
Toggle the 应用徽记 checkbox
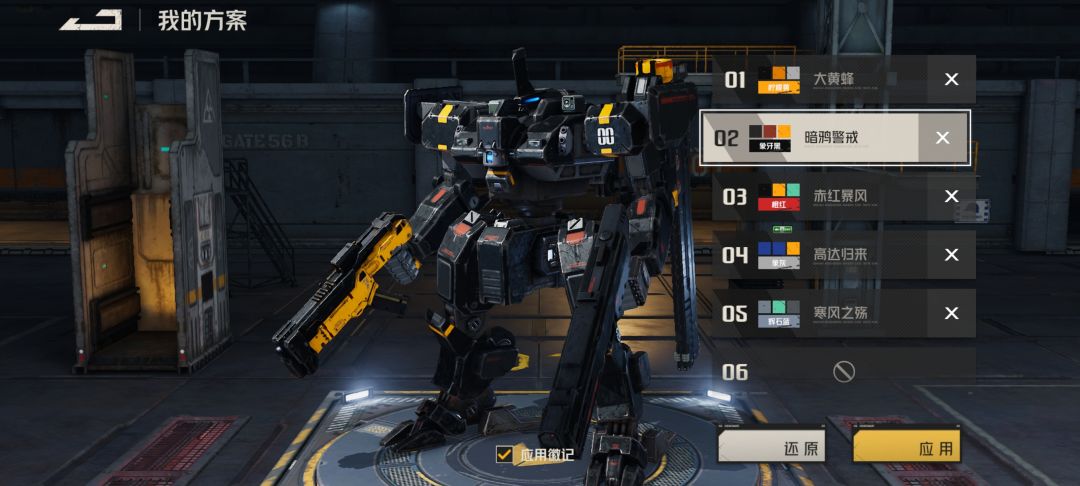(504, 455)
